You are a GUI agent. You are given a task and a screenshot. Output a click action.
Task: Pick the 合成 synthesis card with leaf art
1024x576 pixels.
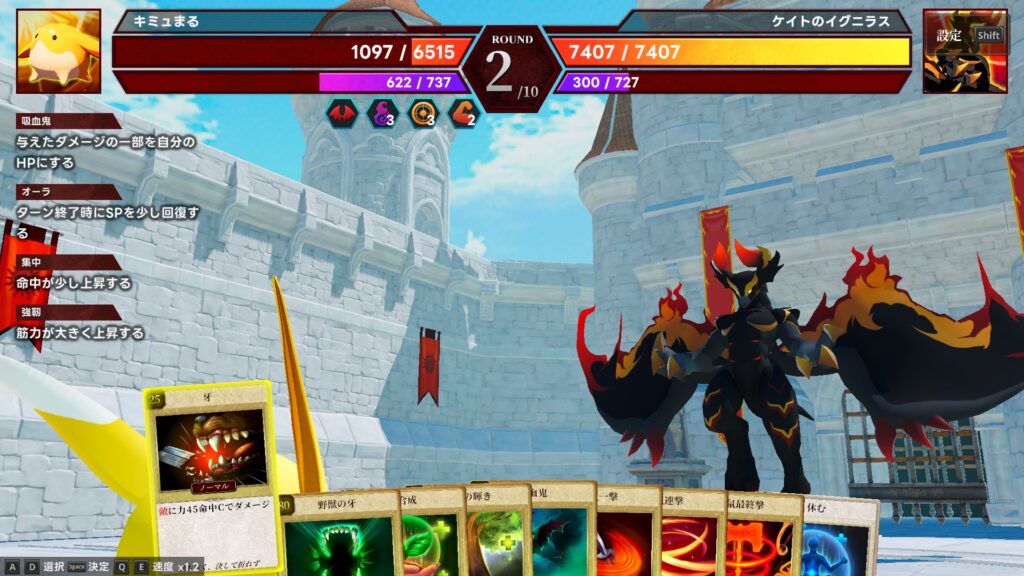pyautogui.click(x=429, y=535)
